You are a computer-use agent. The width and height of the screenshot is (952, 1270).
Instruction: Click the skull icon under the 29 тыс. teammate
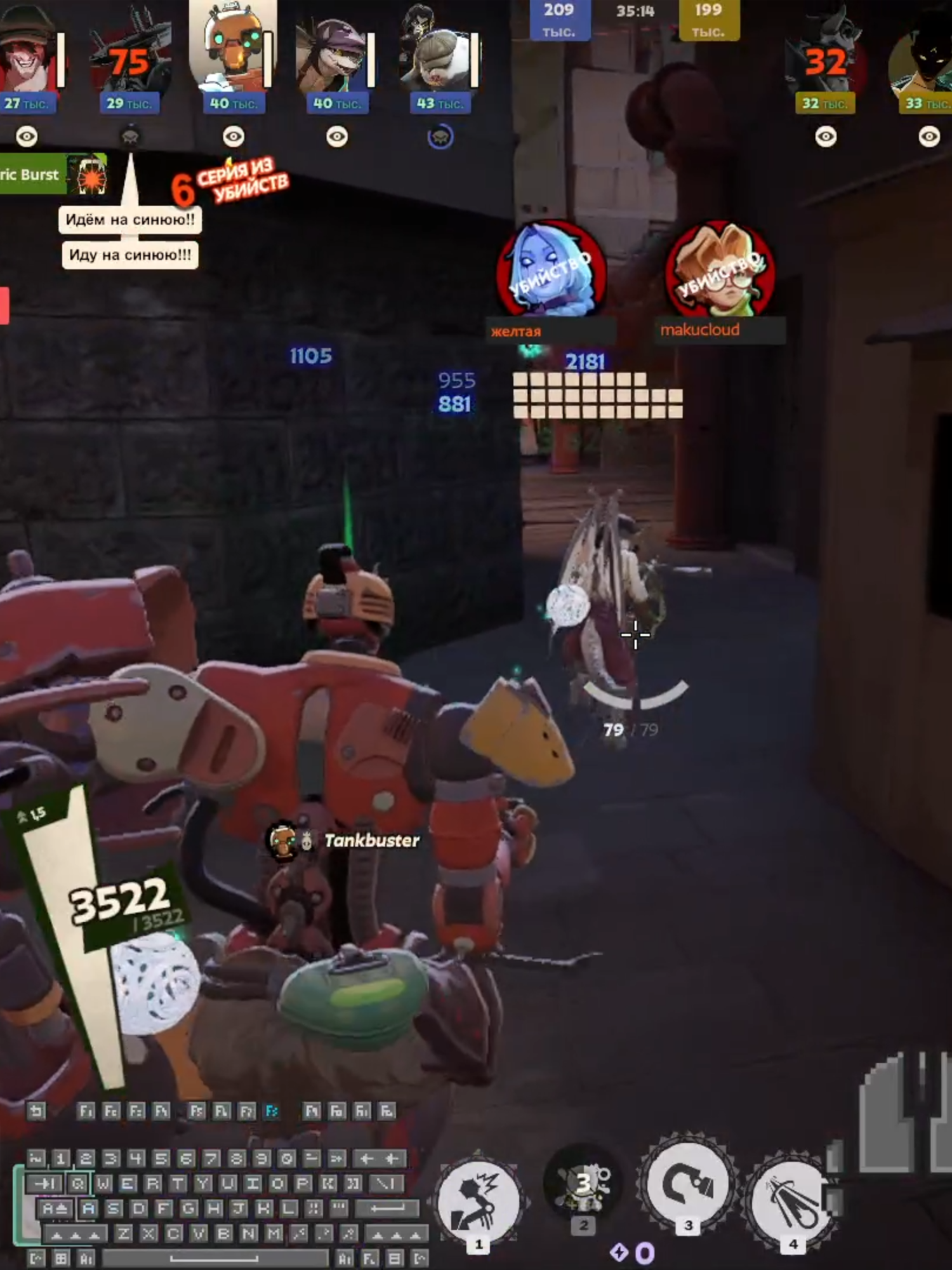pos(130,137)
